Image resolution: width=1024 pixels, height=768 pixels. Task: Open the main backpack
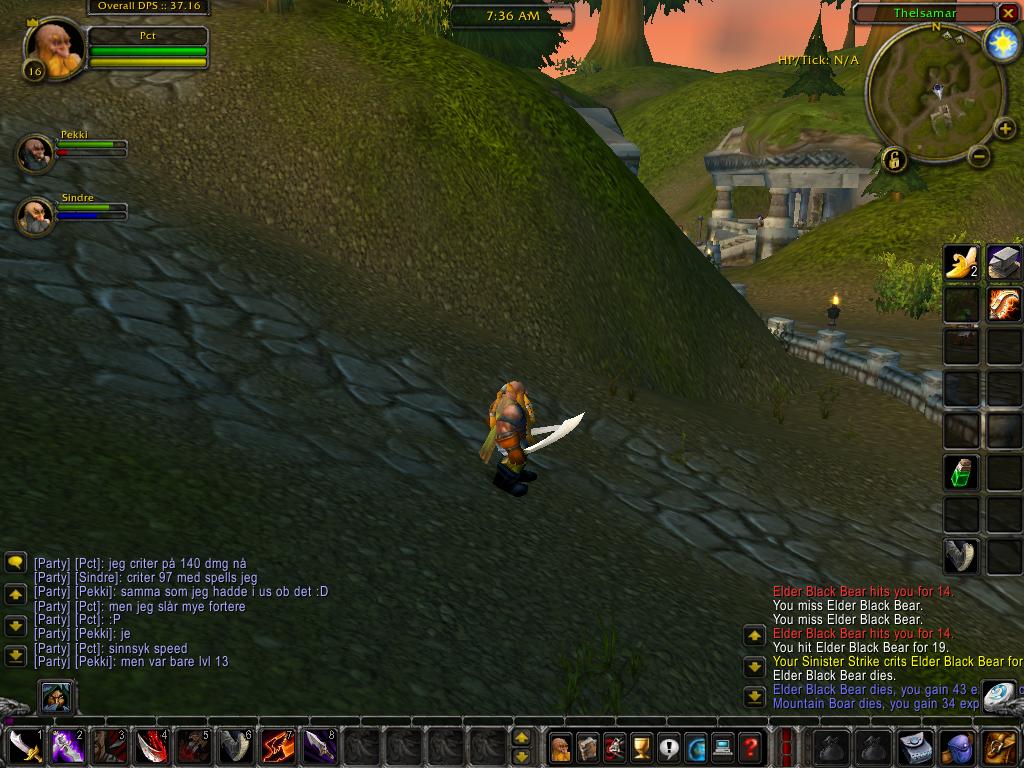(x=1000, y=747)
